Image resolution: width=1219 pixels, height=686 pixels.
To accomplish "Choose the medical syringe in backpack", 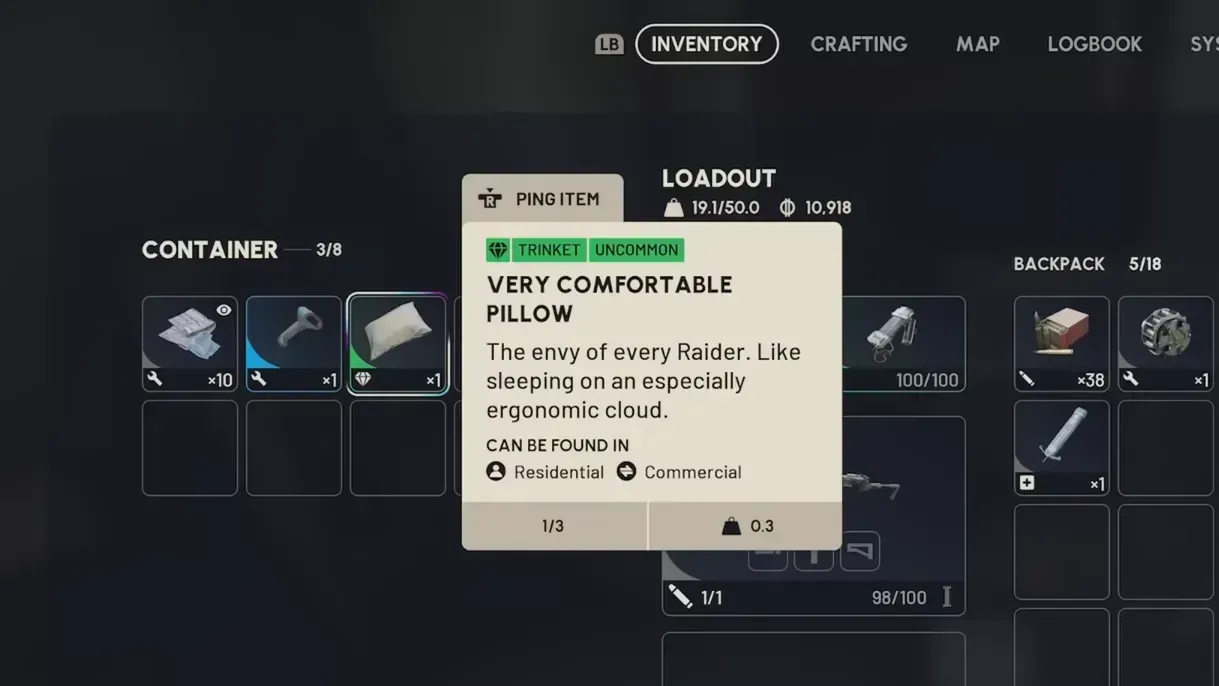I will click(1061, 447).
